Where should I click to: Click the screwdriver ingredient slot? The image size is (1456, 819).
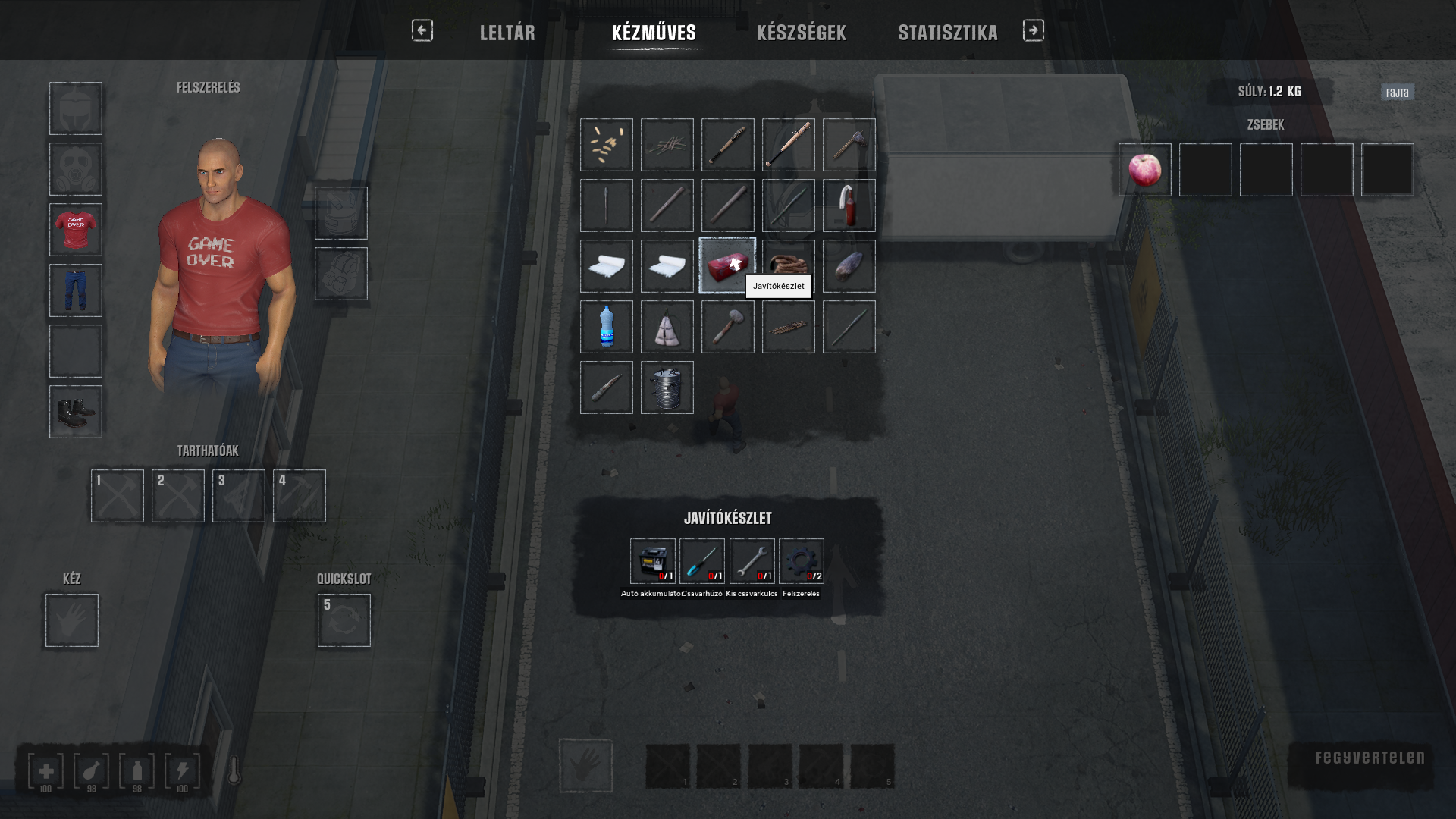point(701,561)
